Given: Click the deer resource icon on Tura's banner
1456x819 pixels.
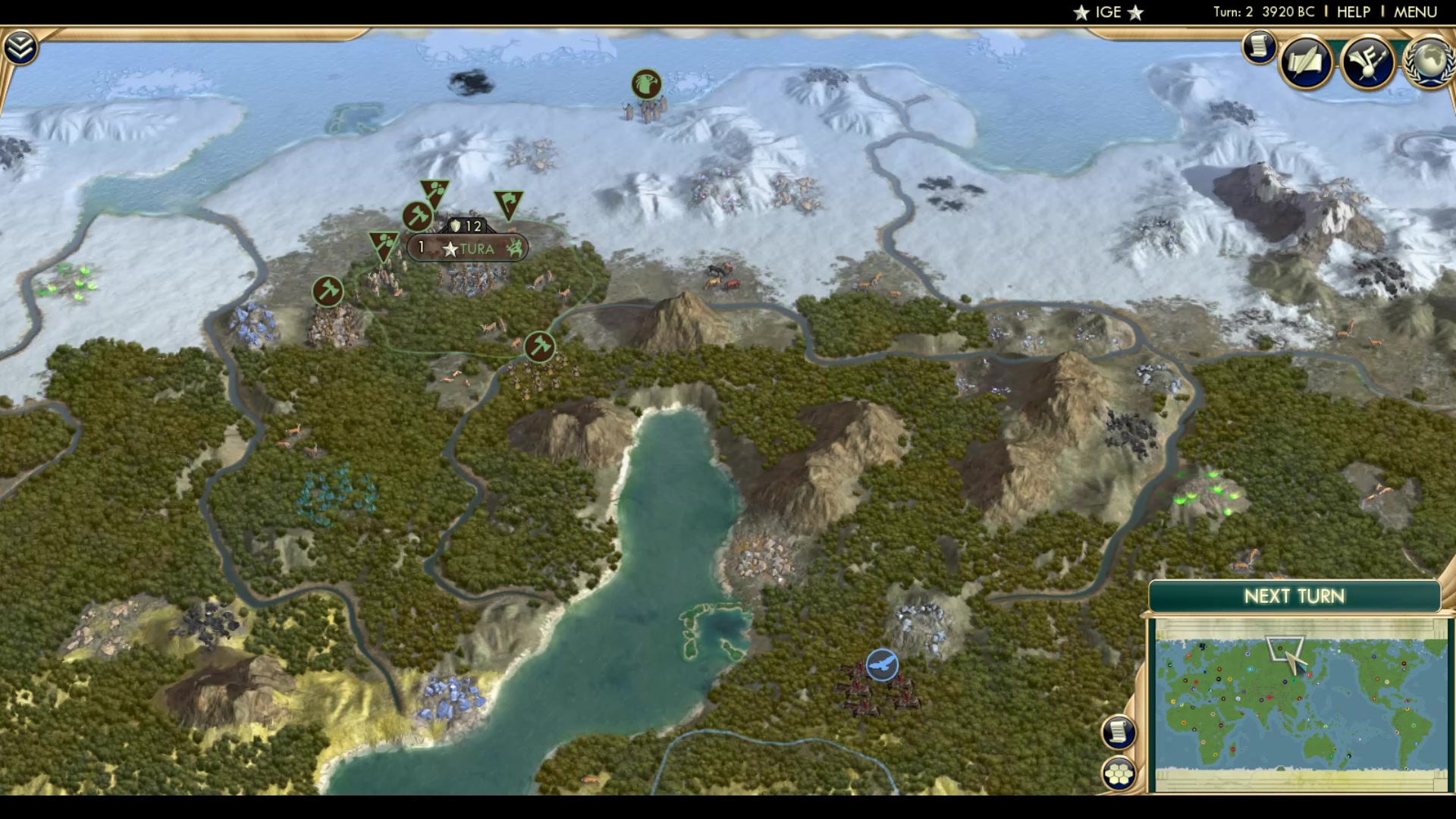Looking at the screenshot, I should tap(514, 248).
